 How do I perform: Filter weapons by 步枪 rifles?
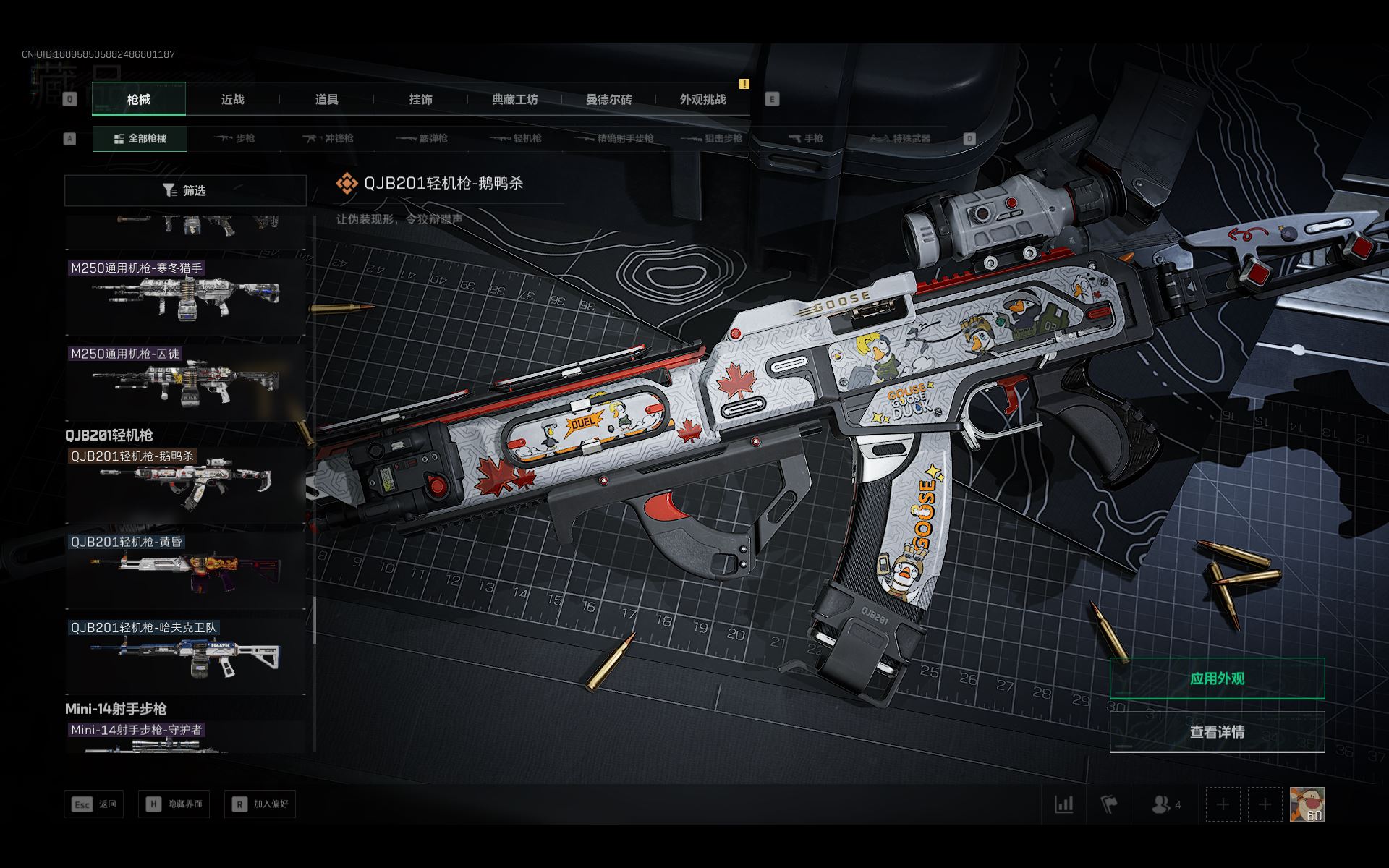tap(235, 138)
